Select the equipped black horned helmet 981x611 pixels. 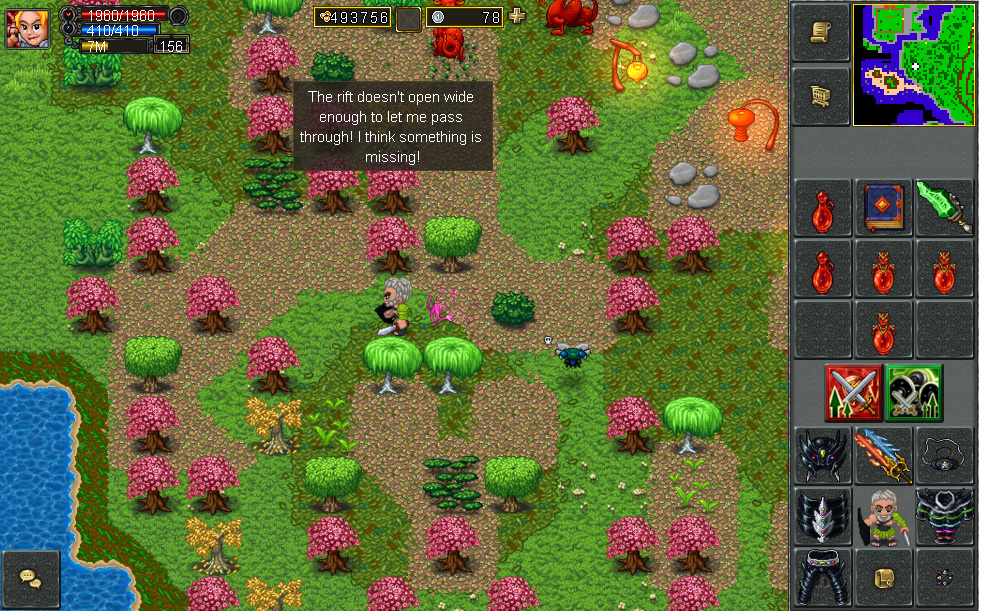coord(822,456)
